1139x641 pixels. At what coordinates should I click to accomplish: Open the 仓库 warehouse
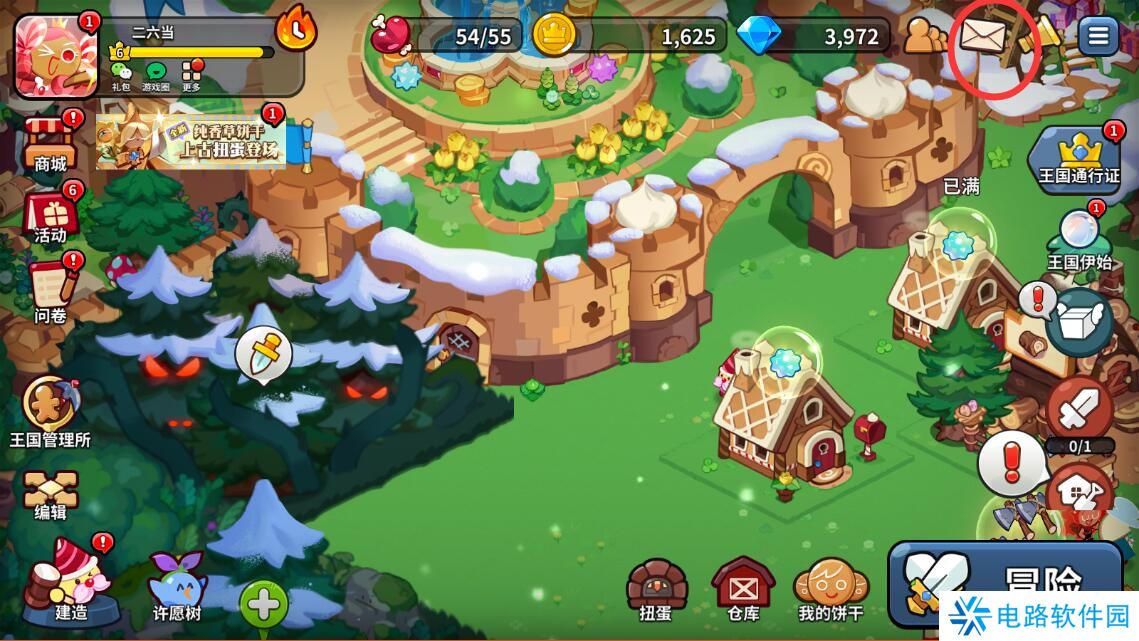[743, 590]
